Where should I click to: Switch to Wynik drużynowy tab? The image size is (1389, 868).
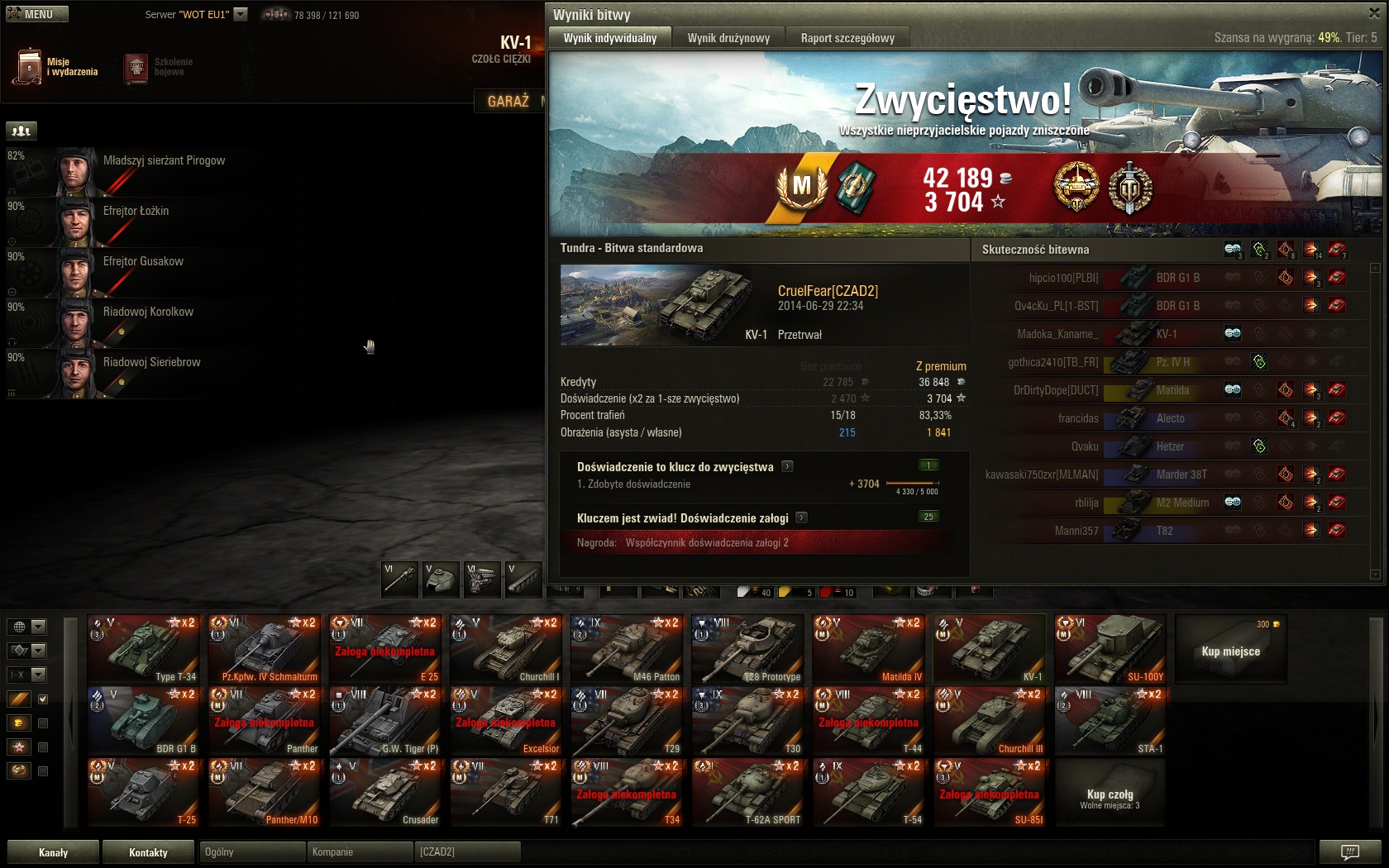(728, 38)
